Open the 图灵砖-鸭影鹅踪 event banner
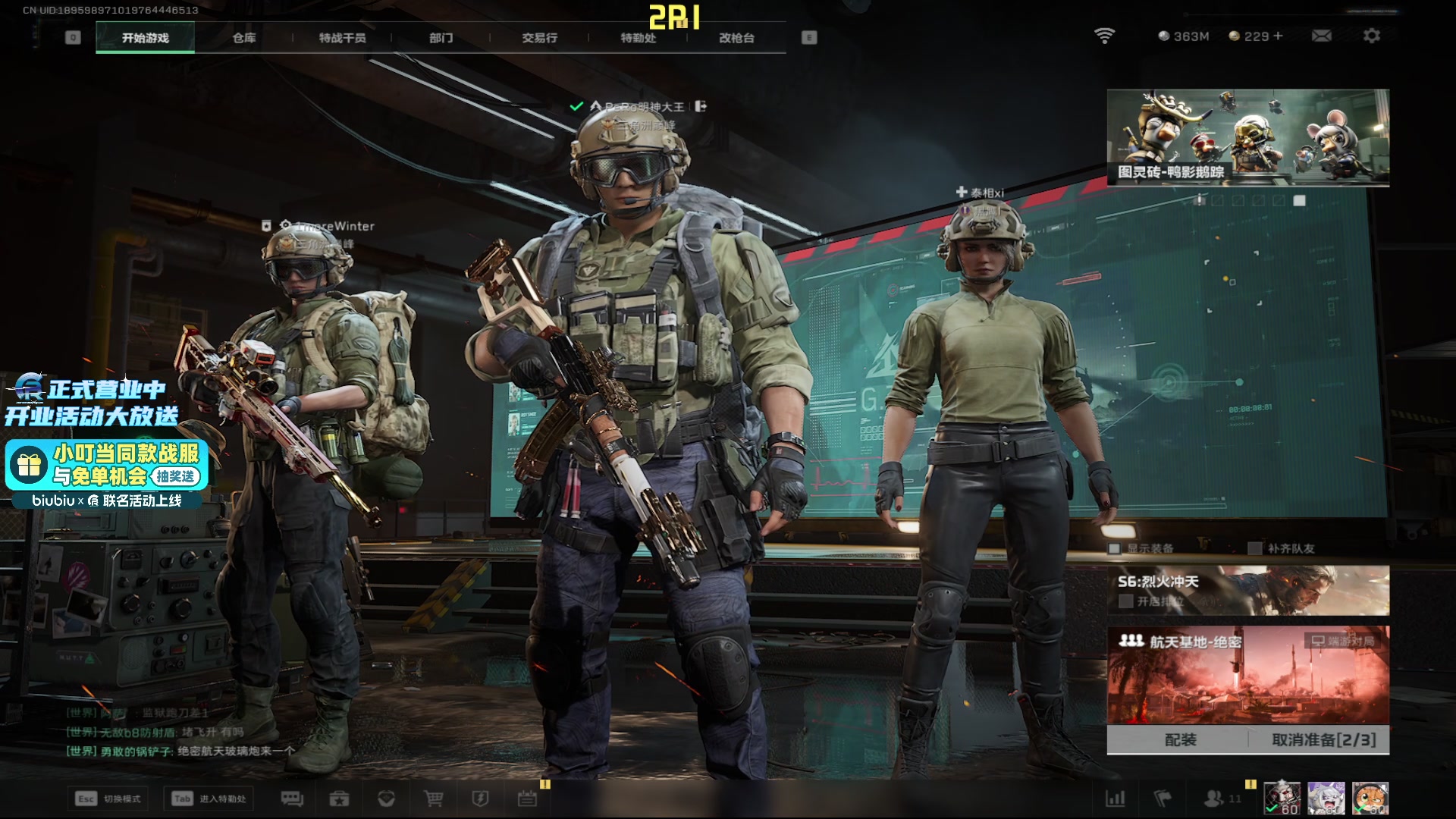 tap(1247, 137)
